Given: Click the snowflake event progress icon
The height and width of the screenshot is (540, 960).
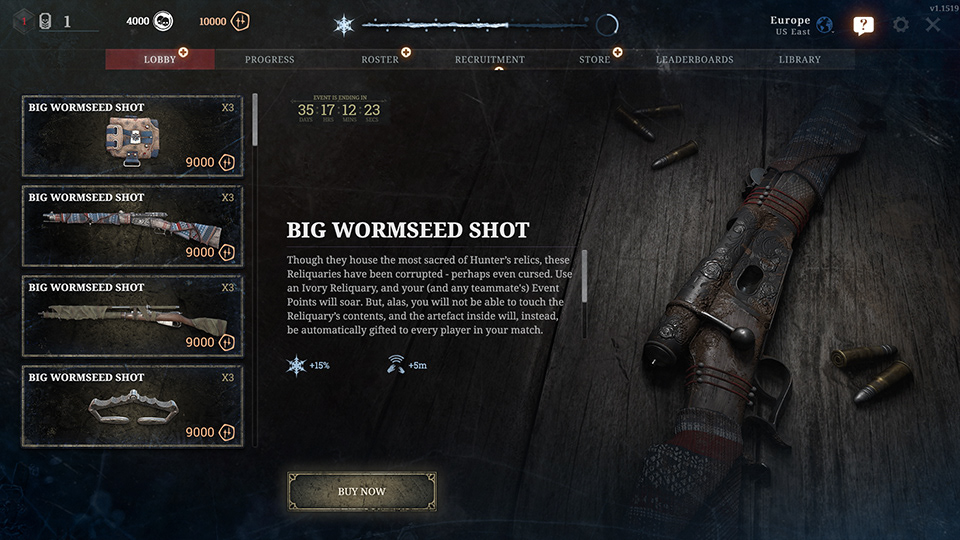Looking at the screenshot, I should point(343,25).
